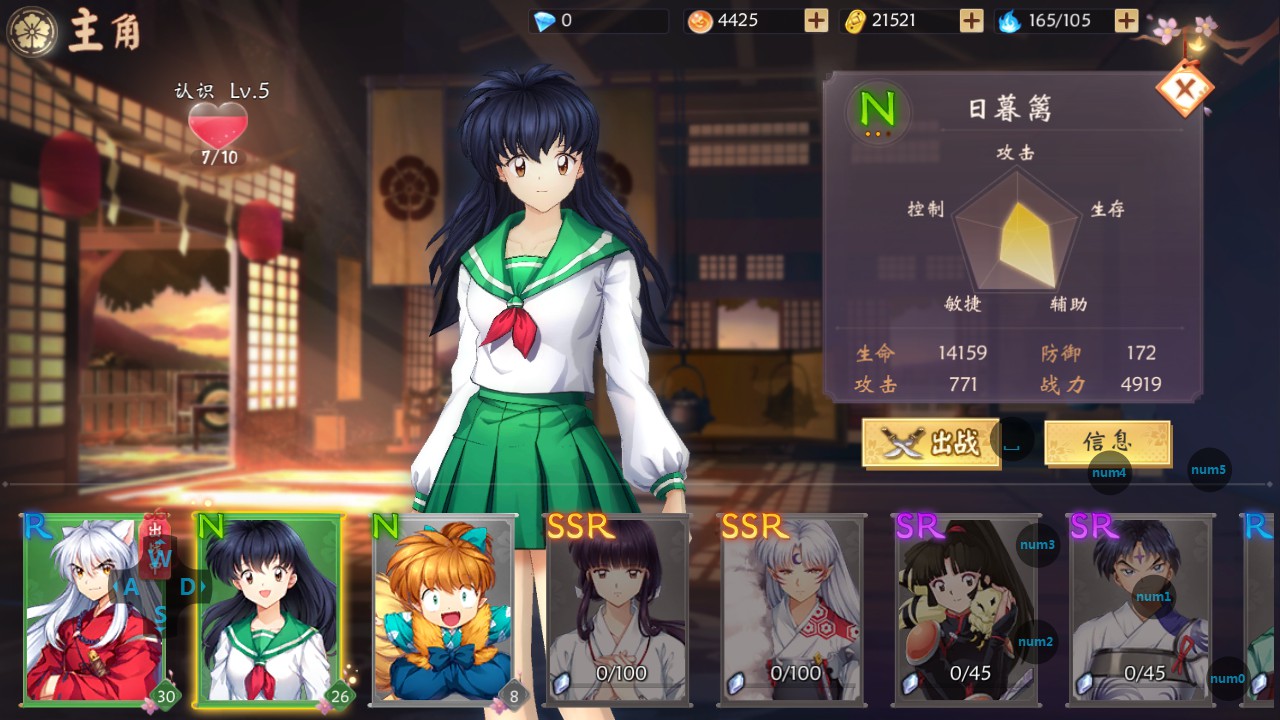1280x720 pixels.
Task: Select the Sesshomaru SSR character card
Action: pyautogui.click(x=792, y=609)
